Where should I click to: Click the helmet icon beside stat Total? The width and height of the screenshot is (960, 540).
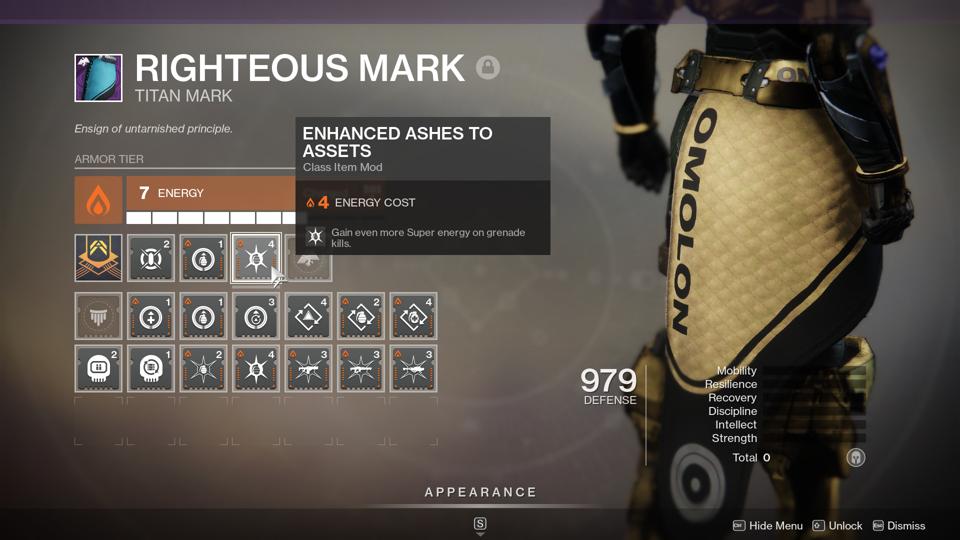click(x=855, y=457)
